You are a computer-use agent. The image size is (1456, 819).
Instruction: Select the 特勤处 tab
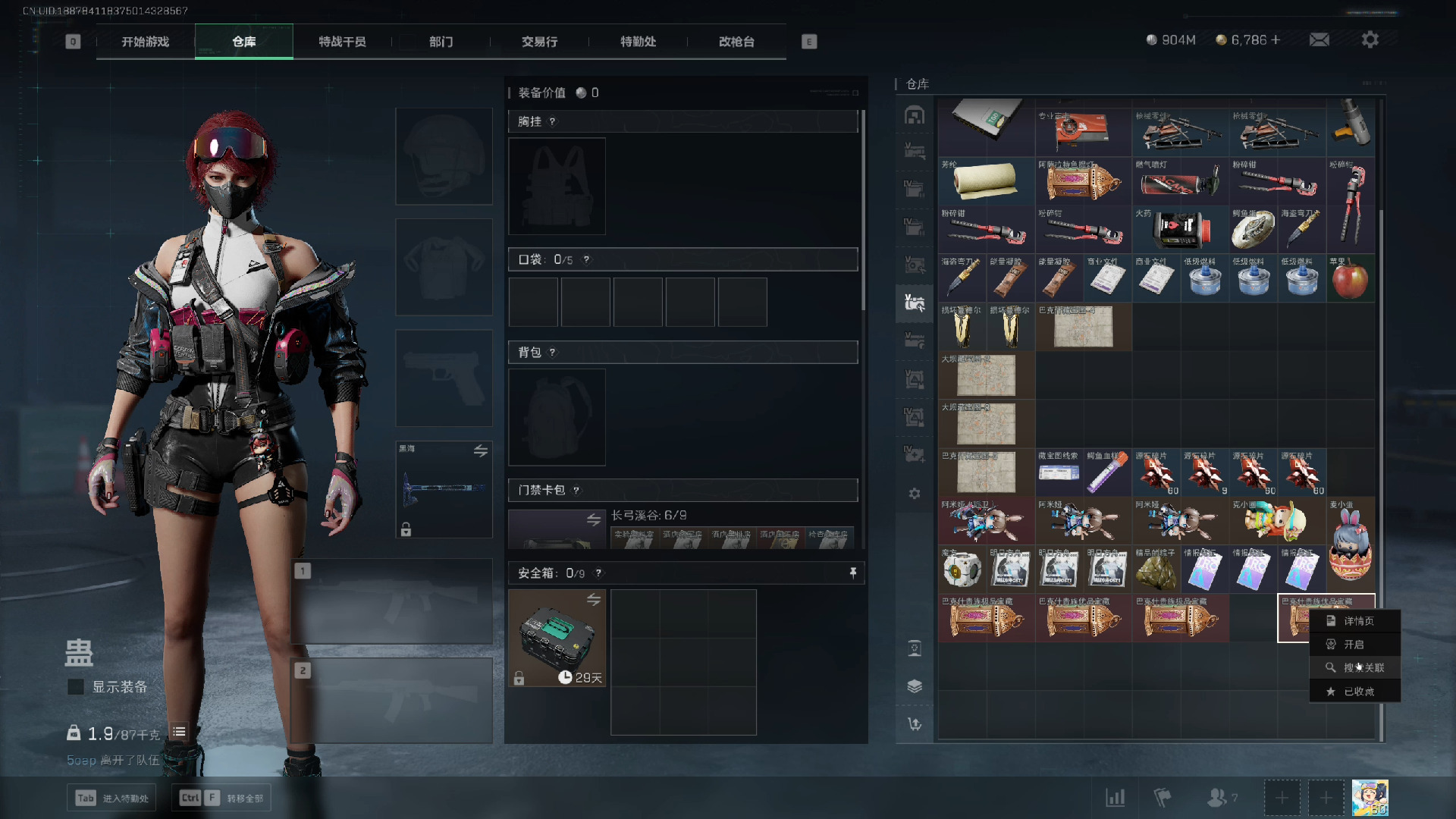pyautogui.click(x=638, y=42)
